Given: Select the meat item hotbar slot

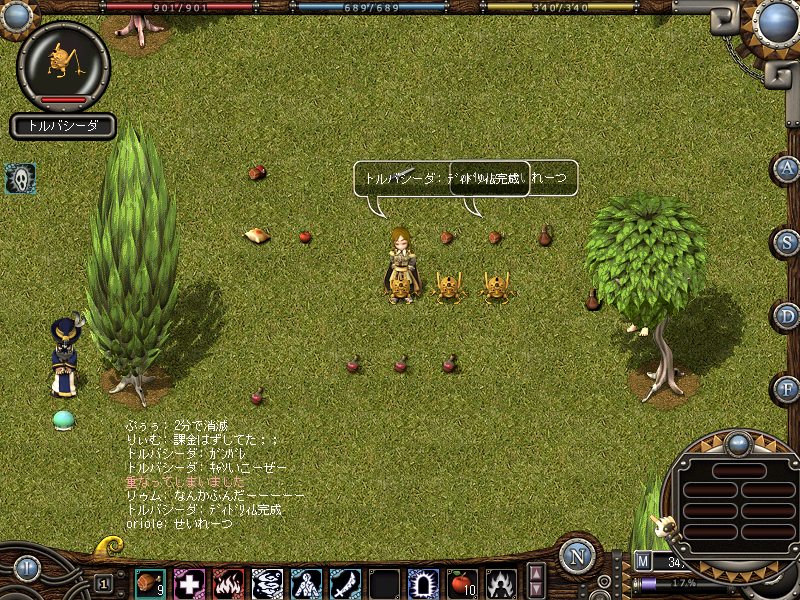Looking at the screenshot, I should (x=150, y=583).
